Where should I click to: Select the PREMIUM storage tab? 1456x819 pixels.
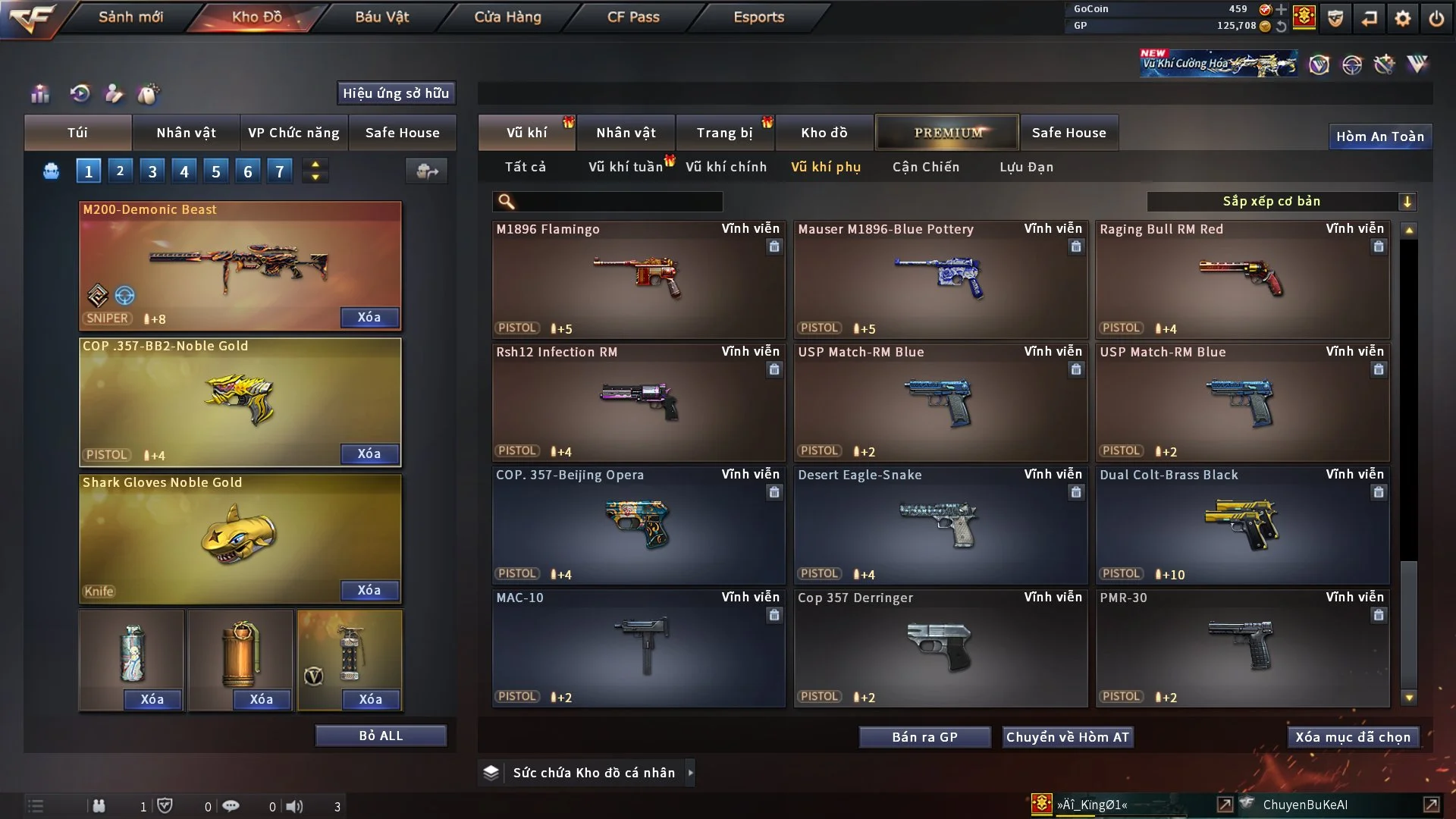click(947, 133)
